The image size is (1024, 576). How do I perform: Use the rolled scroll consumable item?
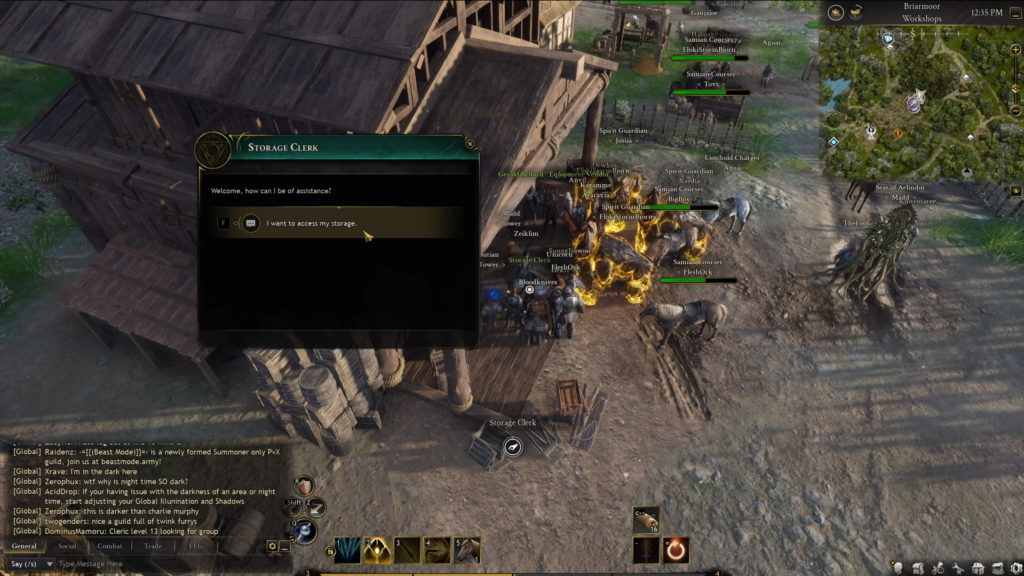coord(646,520)
